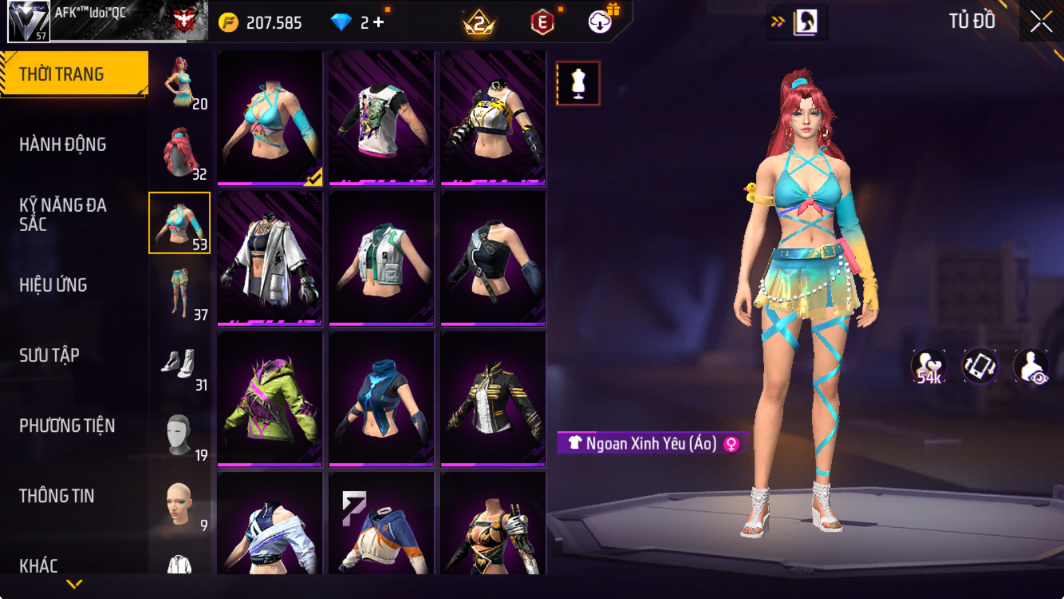
Task: Click the mannequin preview icon
Action: click(578, 84)
